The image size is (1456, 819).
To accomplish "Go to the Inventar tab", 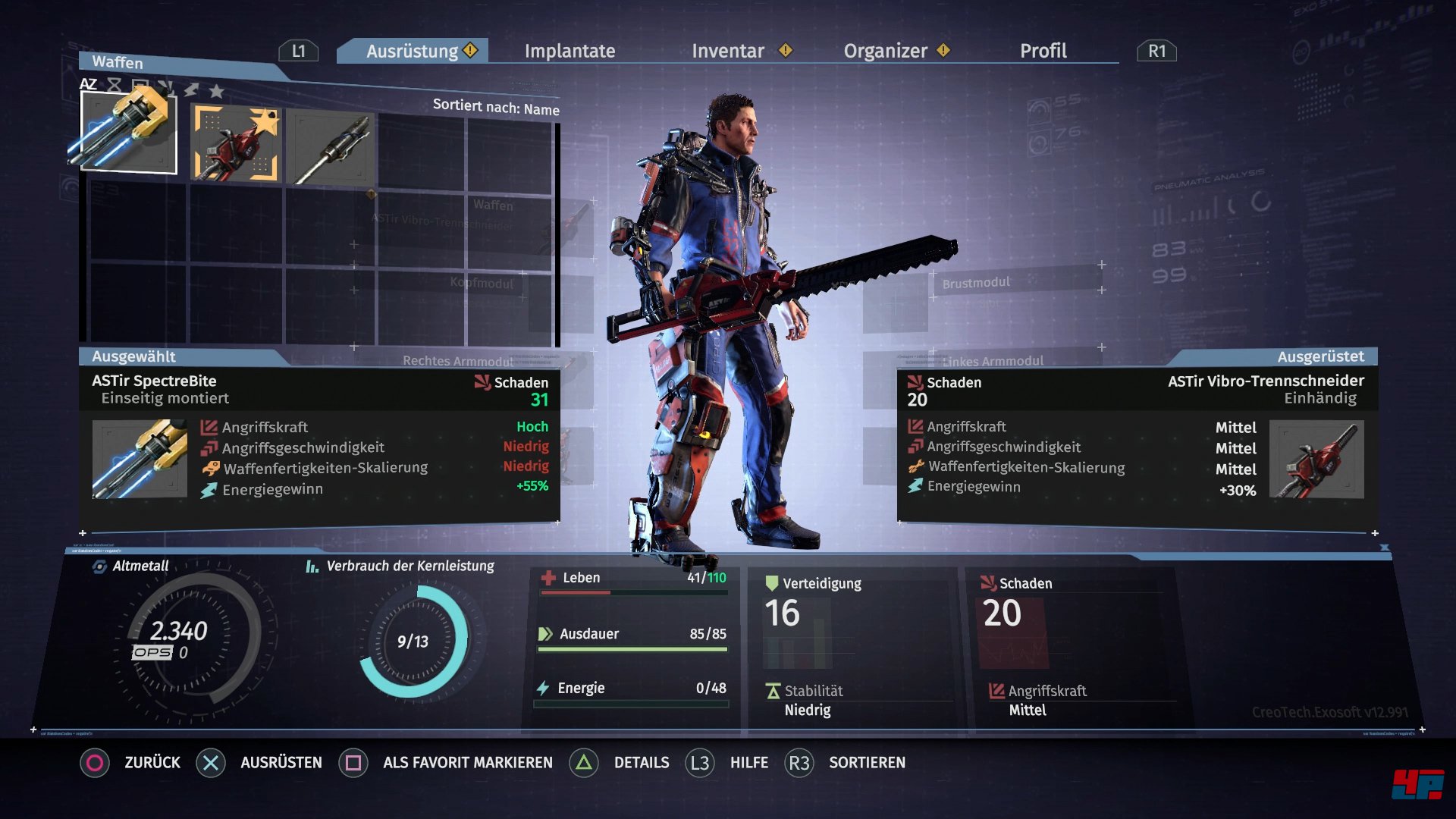I will click(727, 51).
